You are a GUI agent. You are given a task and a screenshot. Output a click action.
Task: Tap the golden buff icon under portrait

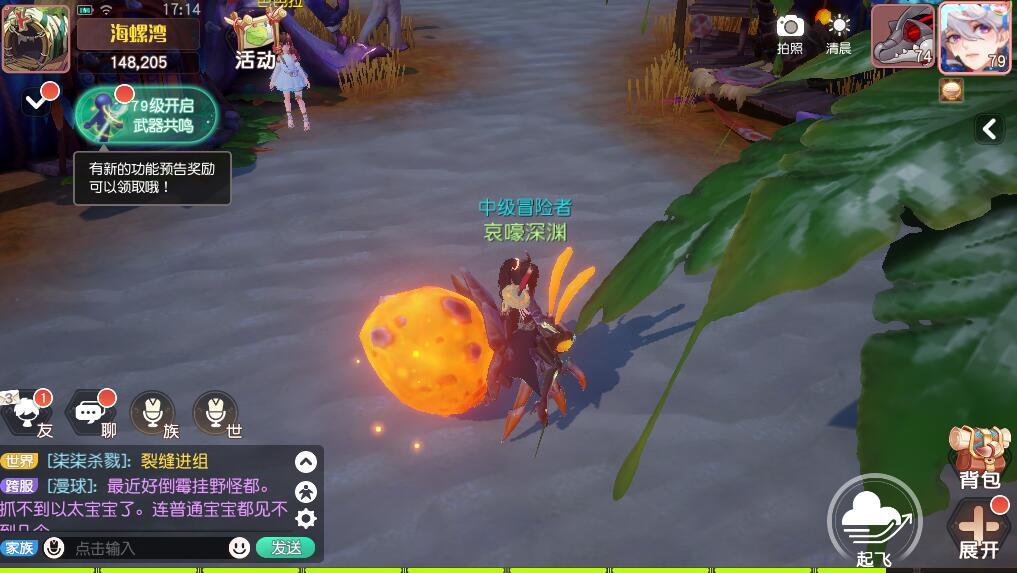[951, 91]
